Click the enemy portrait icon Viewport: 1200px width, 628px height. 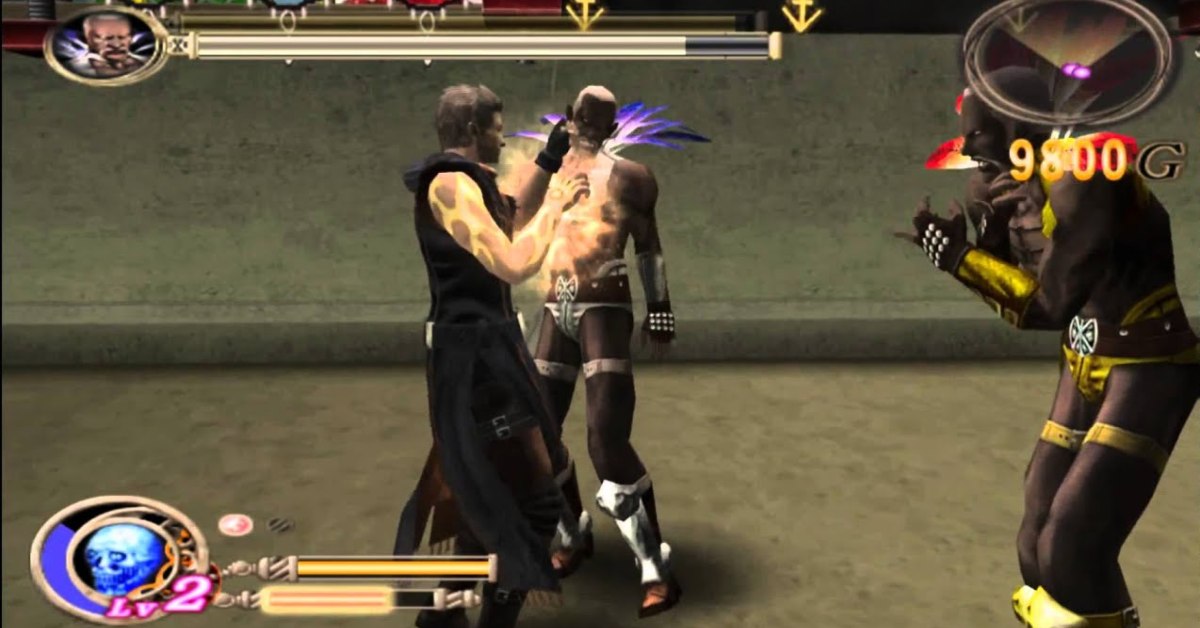(x=105, y=45)
